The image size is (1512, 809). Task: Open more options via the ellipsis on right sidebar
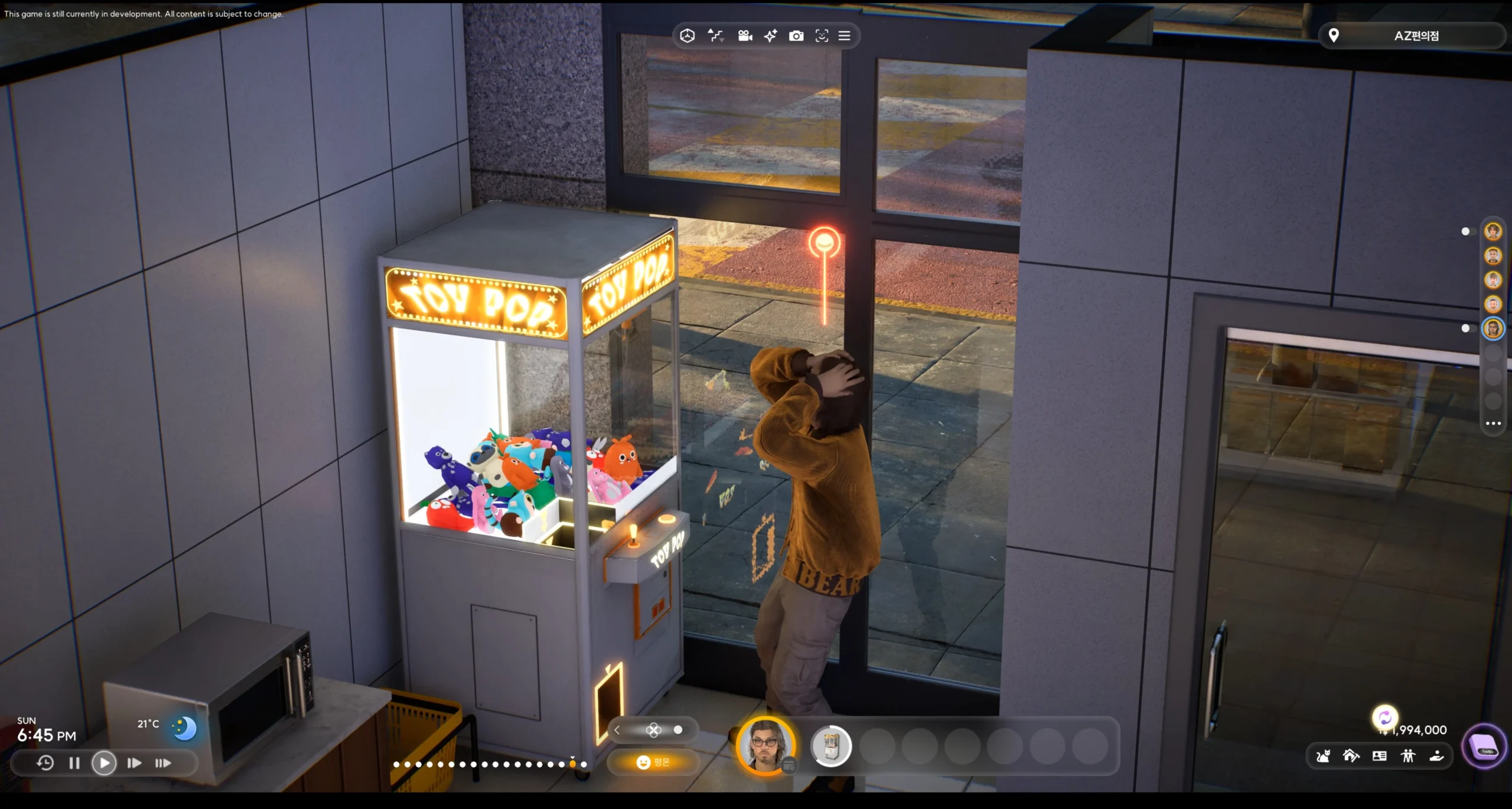[x=1493, y=423]
